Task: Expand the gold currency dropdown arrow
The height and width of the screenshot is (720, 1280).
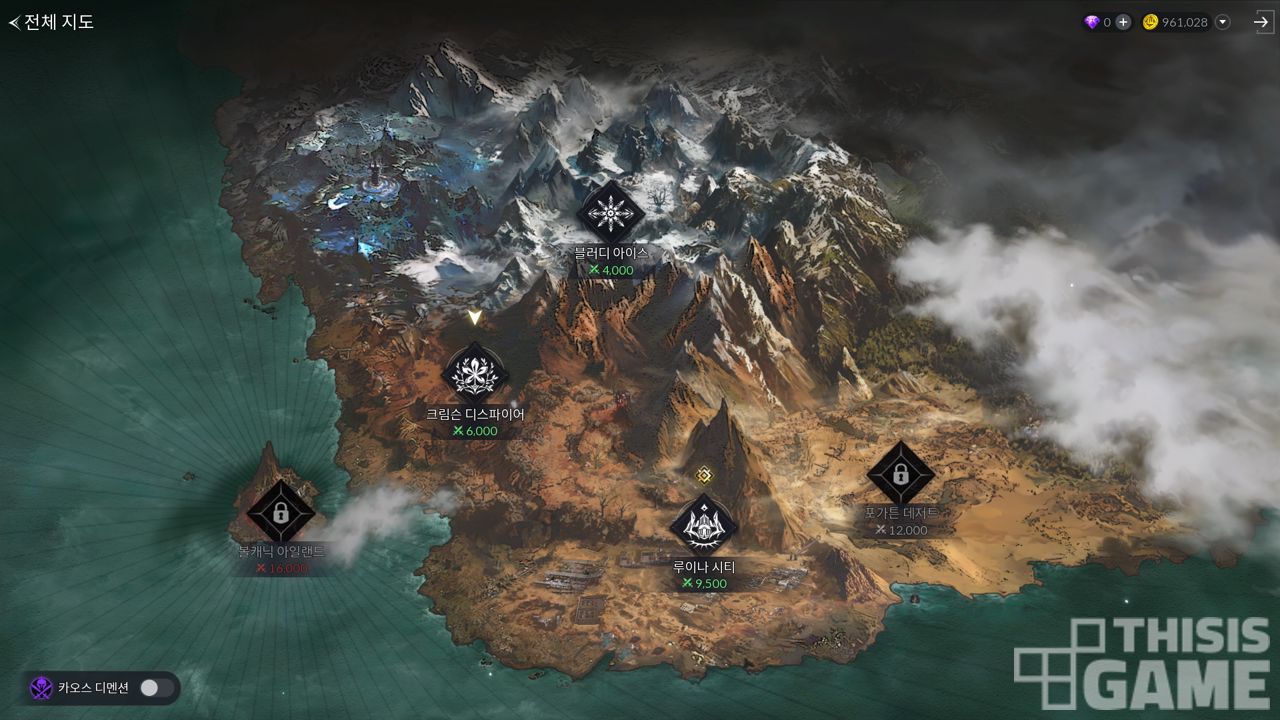Action: 1222,22
